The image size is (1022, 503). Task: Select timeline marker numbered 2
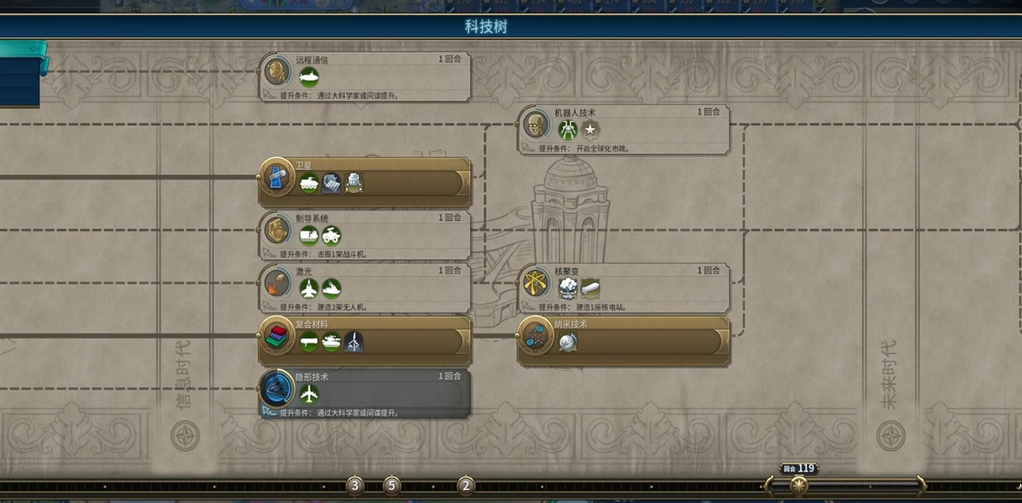coord(465,485)
